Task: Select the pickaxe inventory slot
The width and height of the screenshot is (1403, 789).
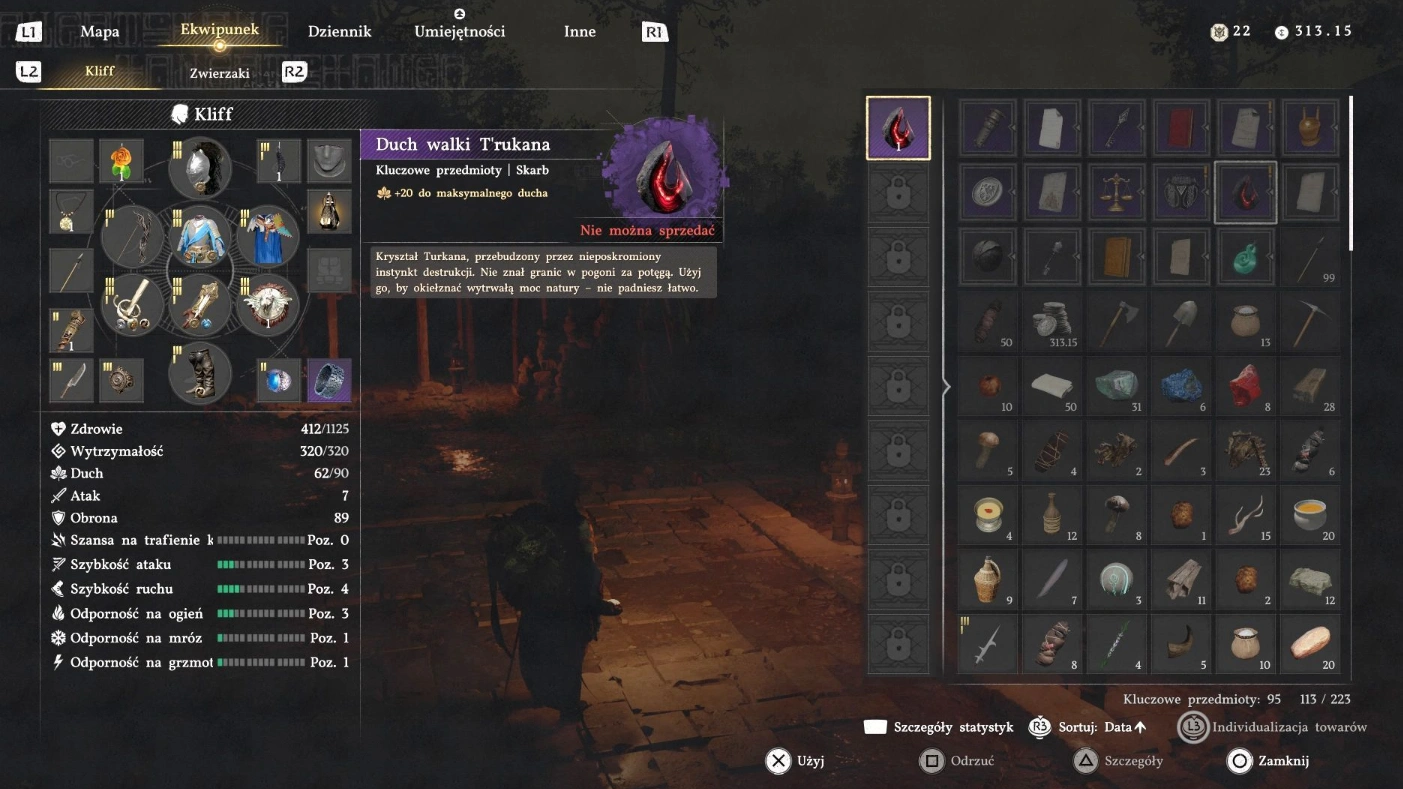Action: (x=1310, y=321)
